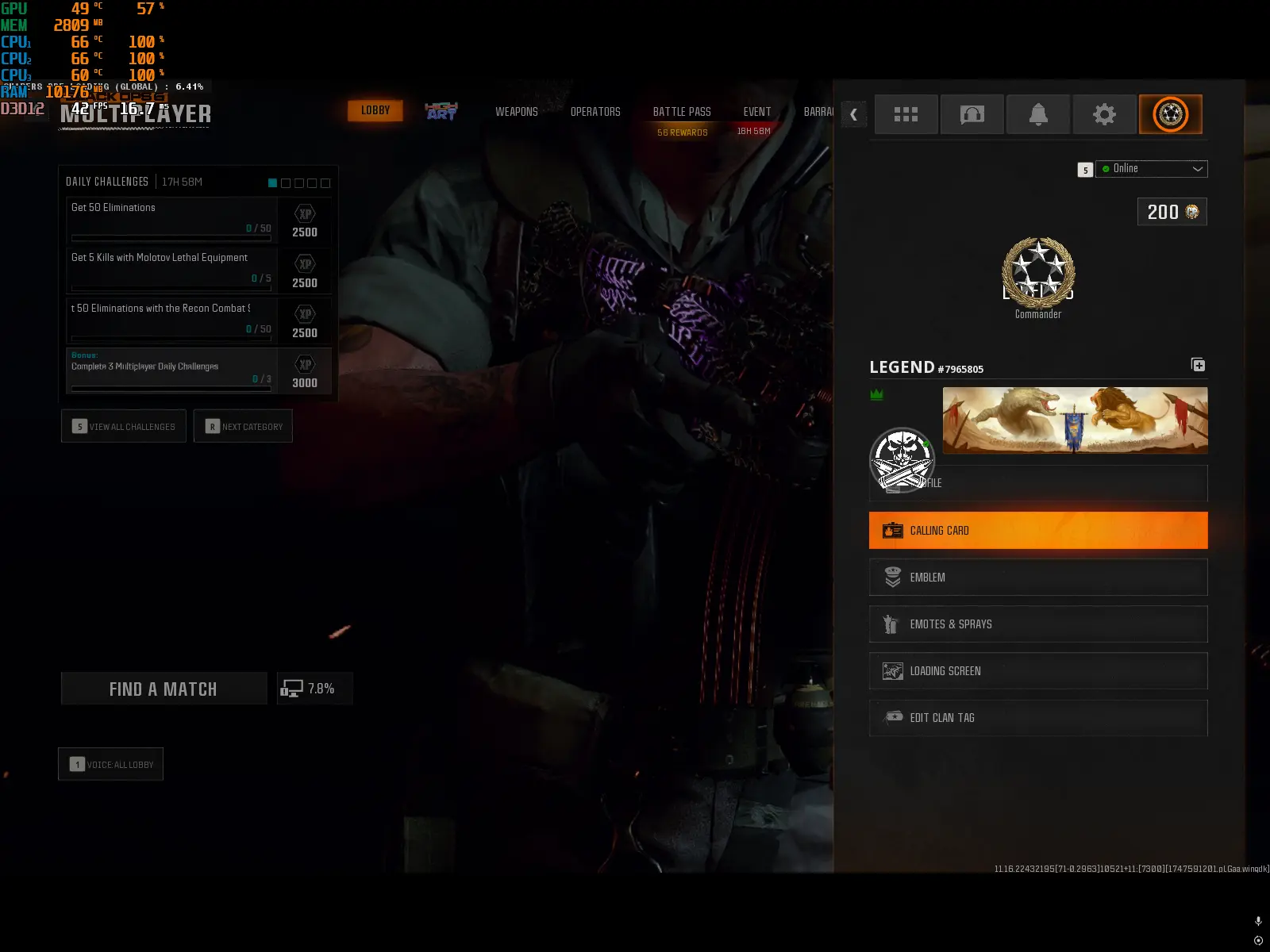Open VIEW ALL CHALLENGES

pyautogui.click(x=123, y=426)
